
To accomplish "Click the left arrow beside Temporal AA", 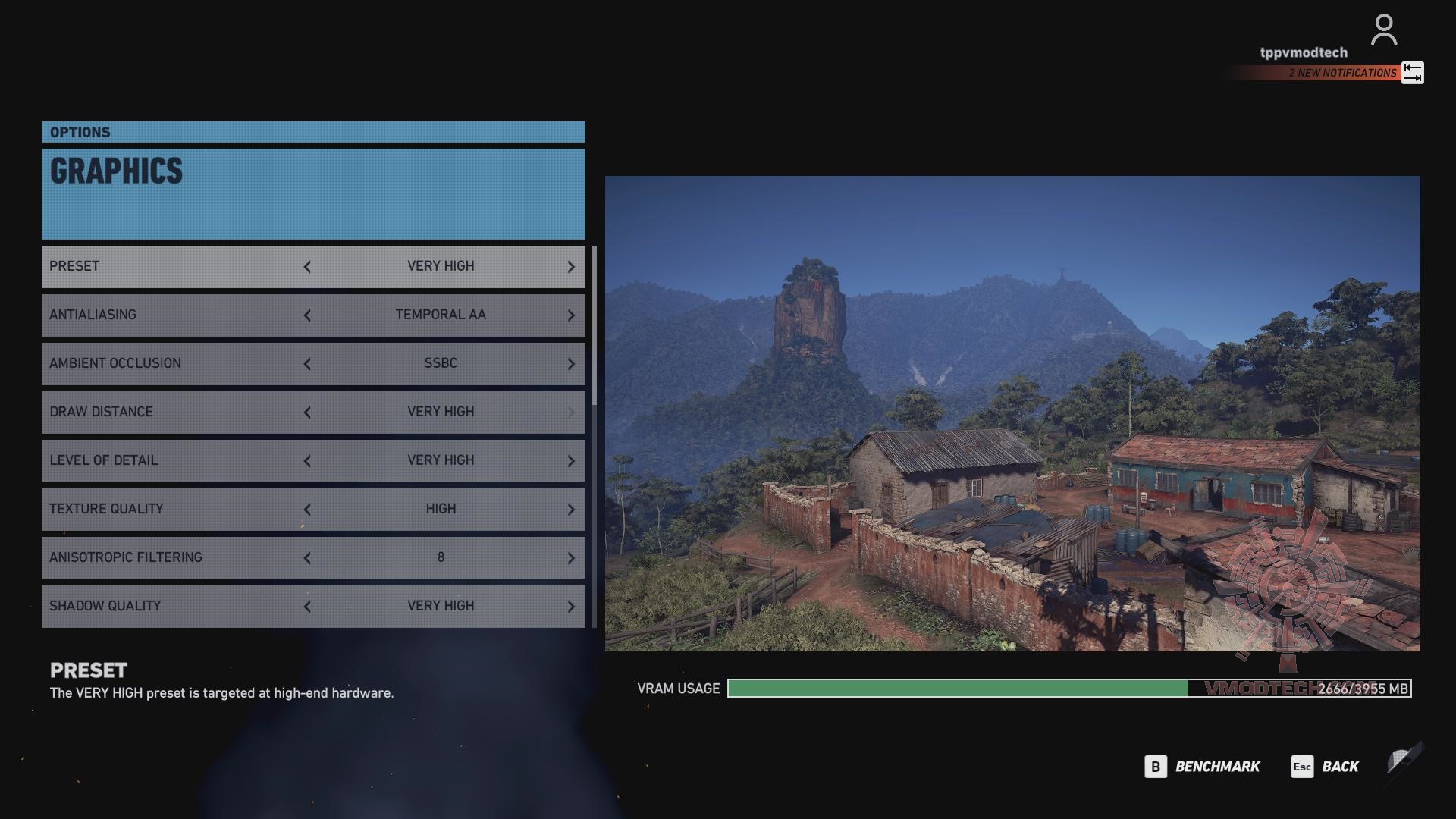I will coord(307,315).
